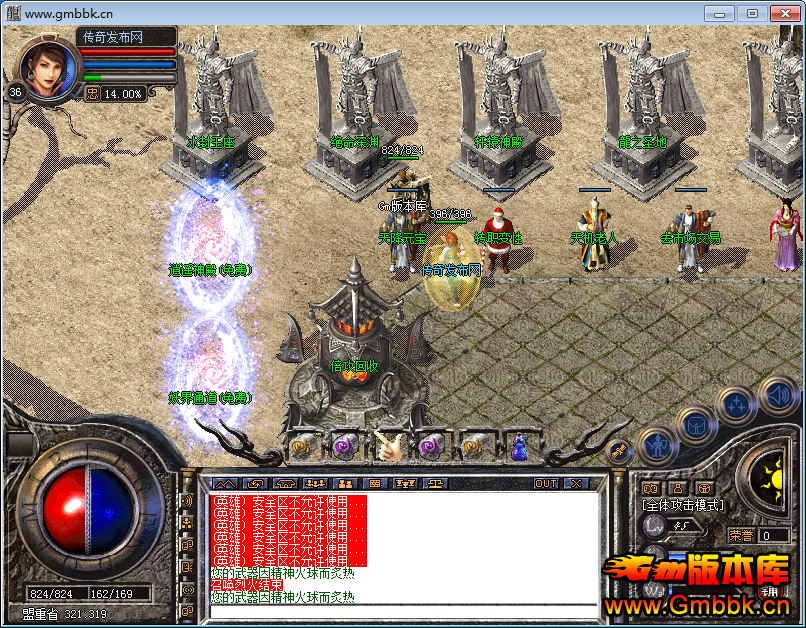Click the scales icon in chat toolbar
806x628 pixels.
pos(436,484)
